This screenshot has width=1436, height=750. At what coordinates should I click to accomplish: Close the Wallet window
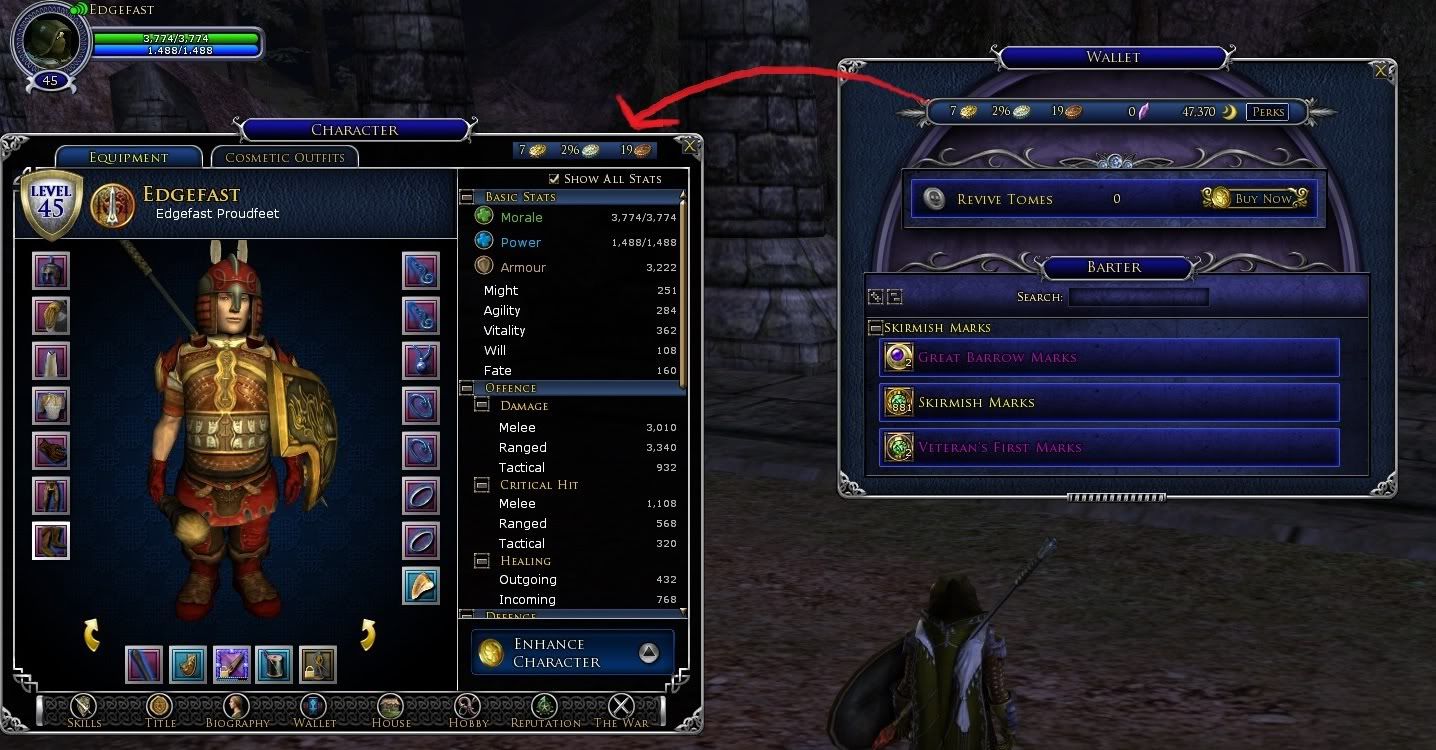[x=1381, y=71]
